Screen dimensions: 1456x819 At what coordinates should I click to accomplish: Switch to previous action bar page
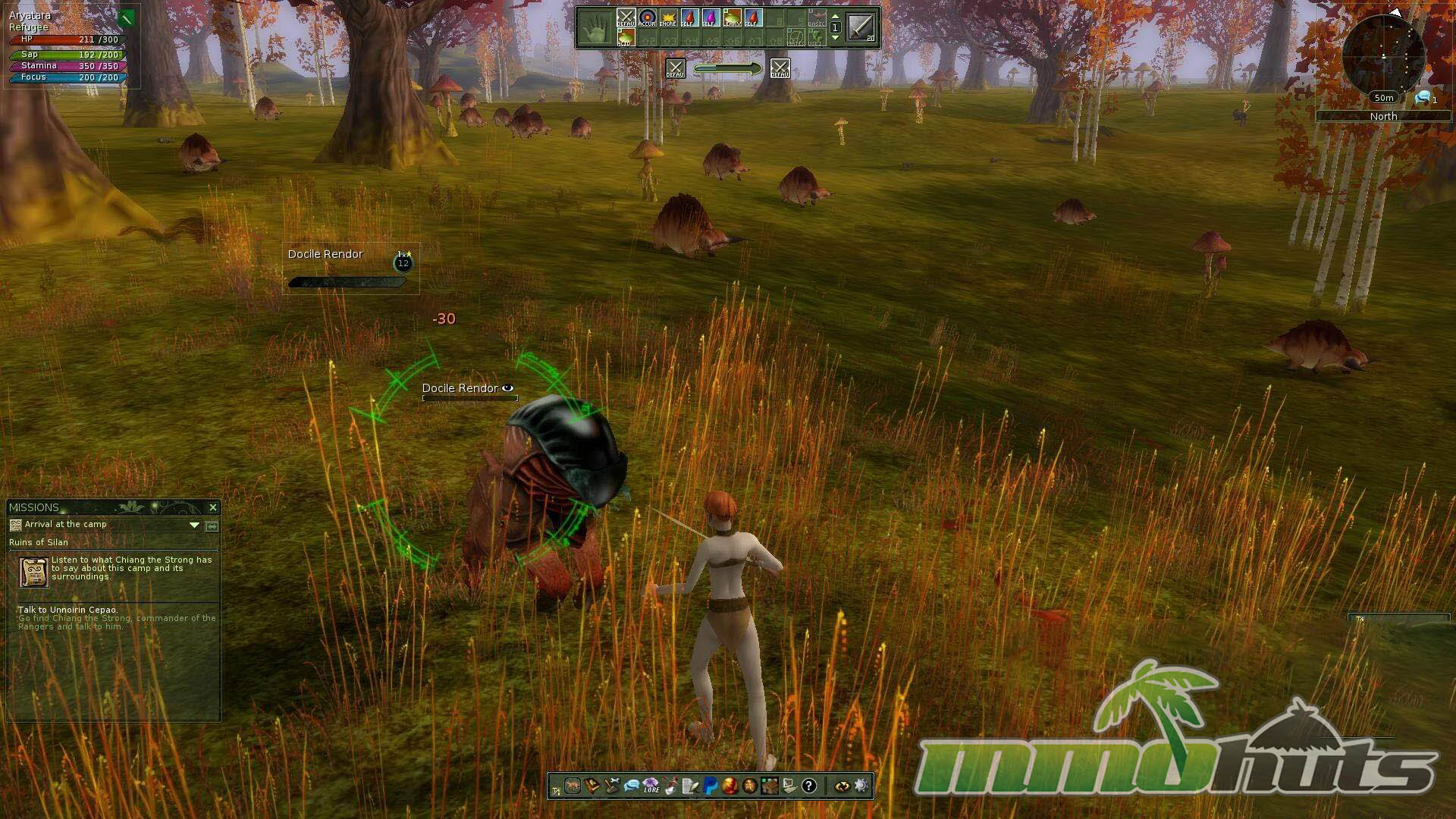tap(835, 17)
